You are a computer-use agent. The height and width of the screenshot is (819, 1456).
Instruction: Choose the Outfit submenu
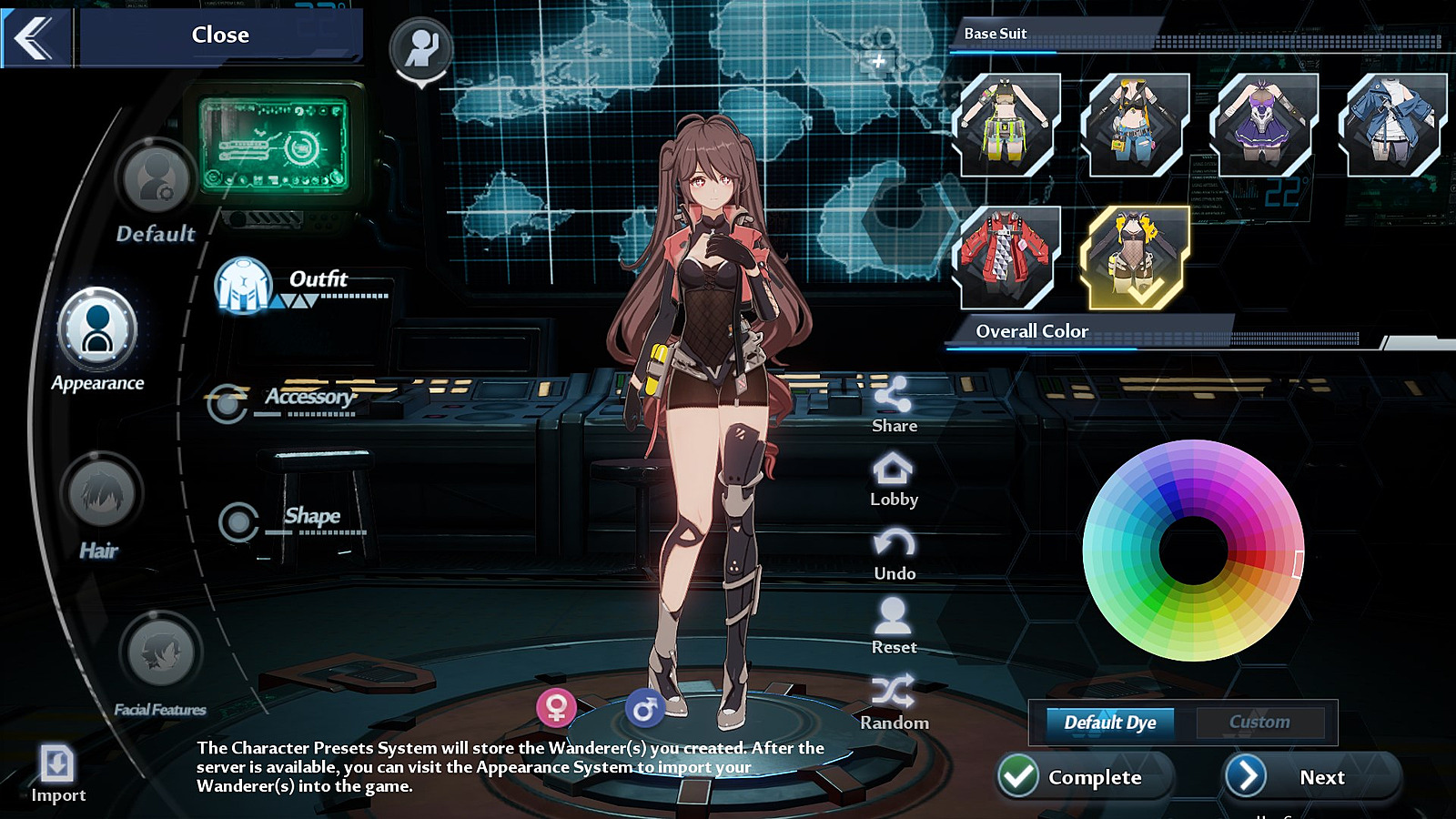(244, 285)
